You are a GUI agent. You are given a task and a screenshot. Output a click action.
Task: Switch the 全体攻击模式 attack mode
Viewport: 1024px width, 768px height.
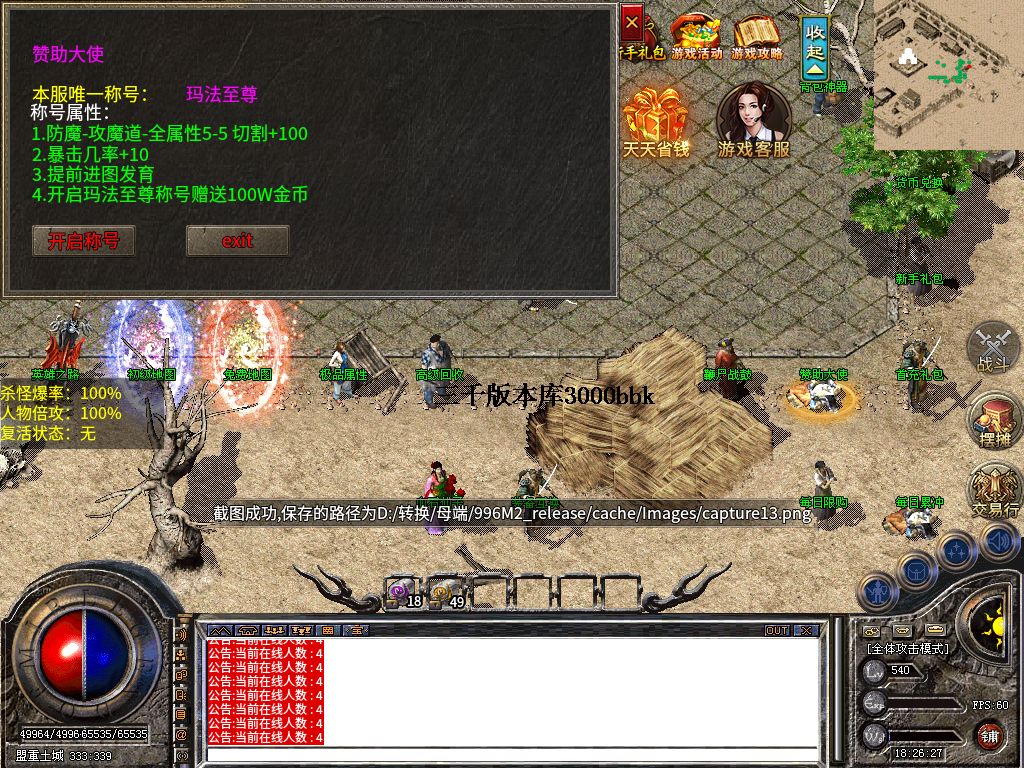coord(908,648)
